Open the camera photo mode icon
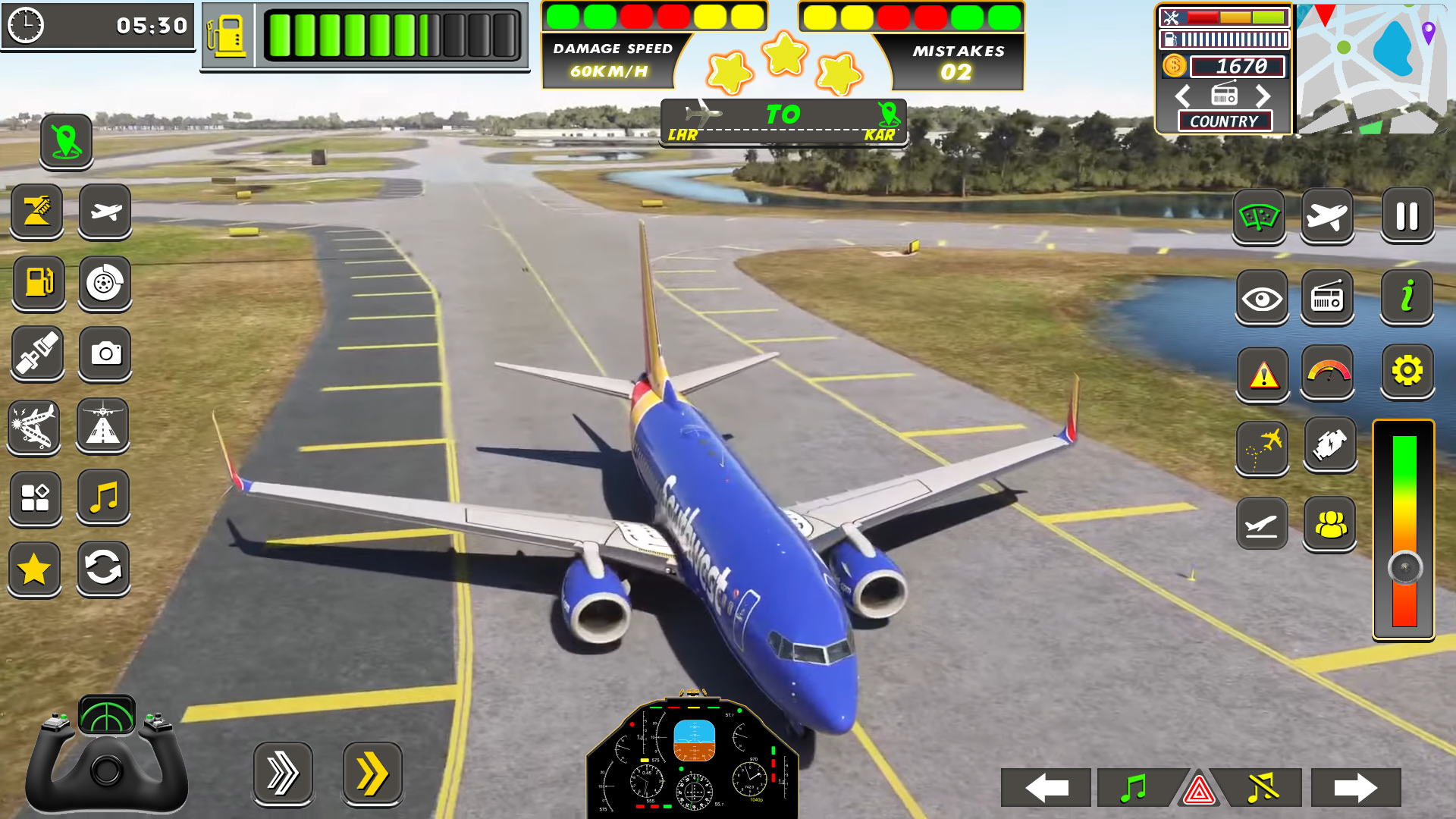This screenshot has width=1456, height=819. pyautogui.click(x=105, y=354)
